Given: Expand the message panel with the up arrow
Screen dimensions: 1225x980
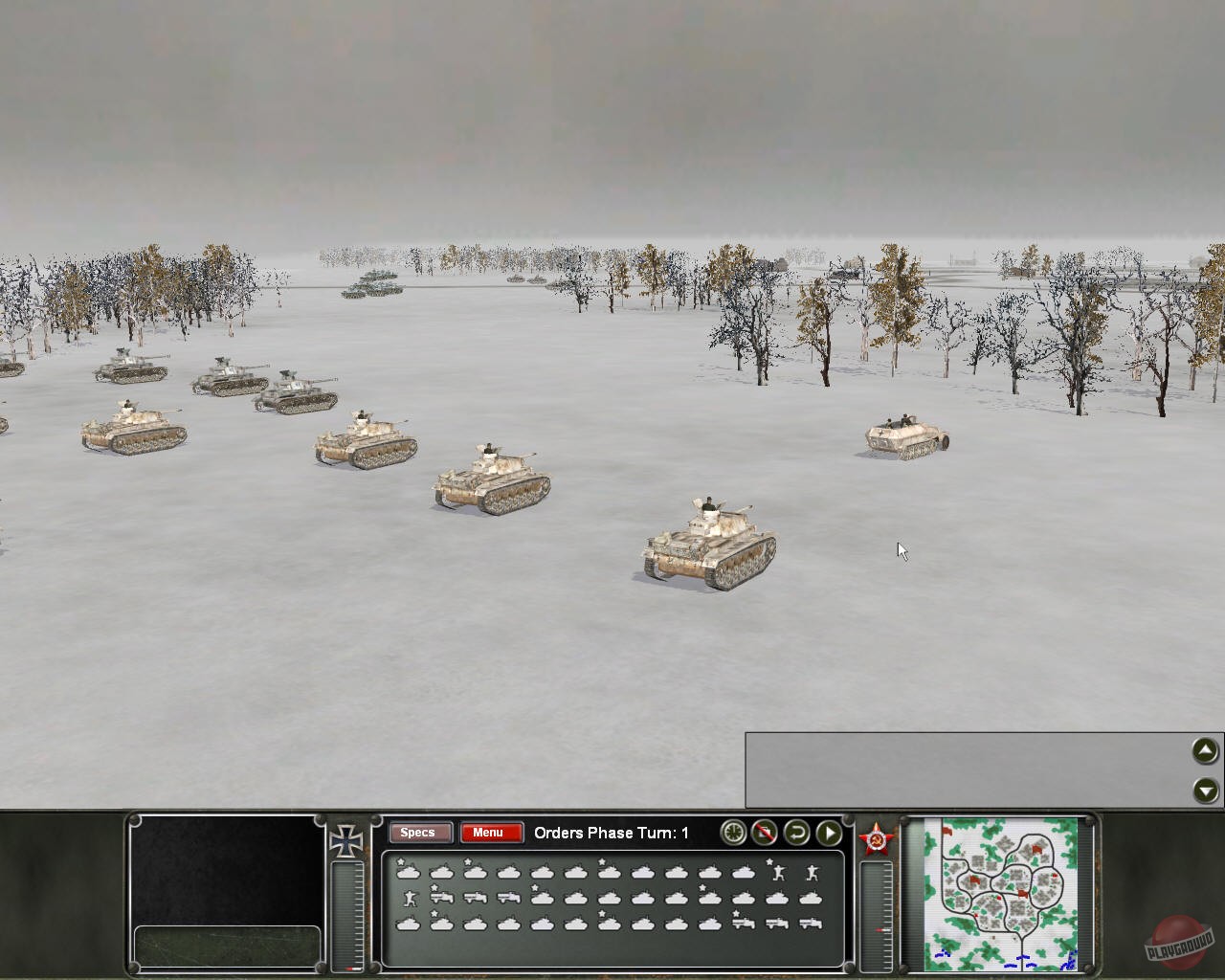Looking at the screenshot, I should pyautogui.click(x=1204, y=750).
